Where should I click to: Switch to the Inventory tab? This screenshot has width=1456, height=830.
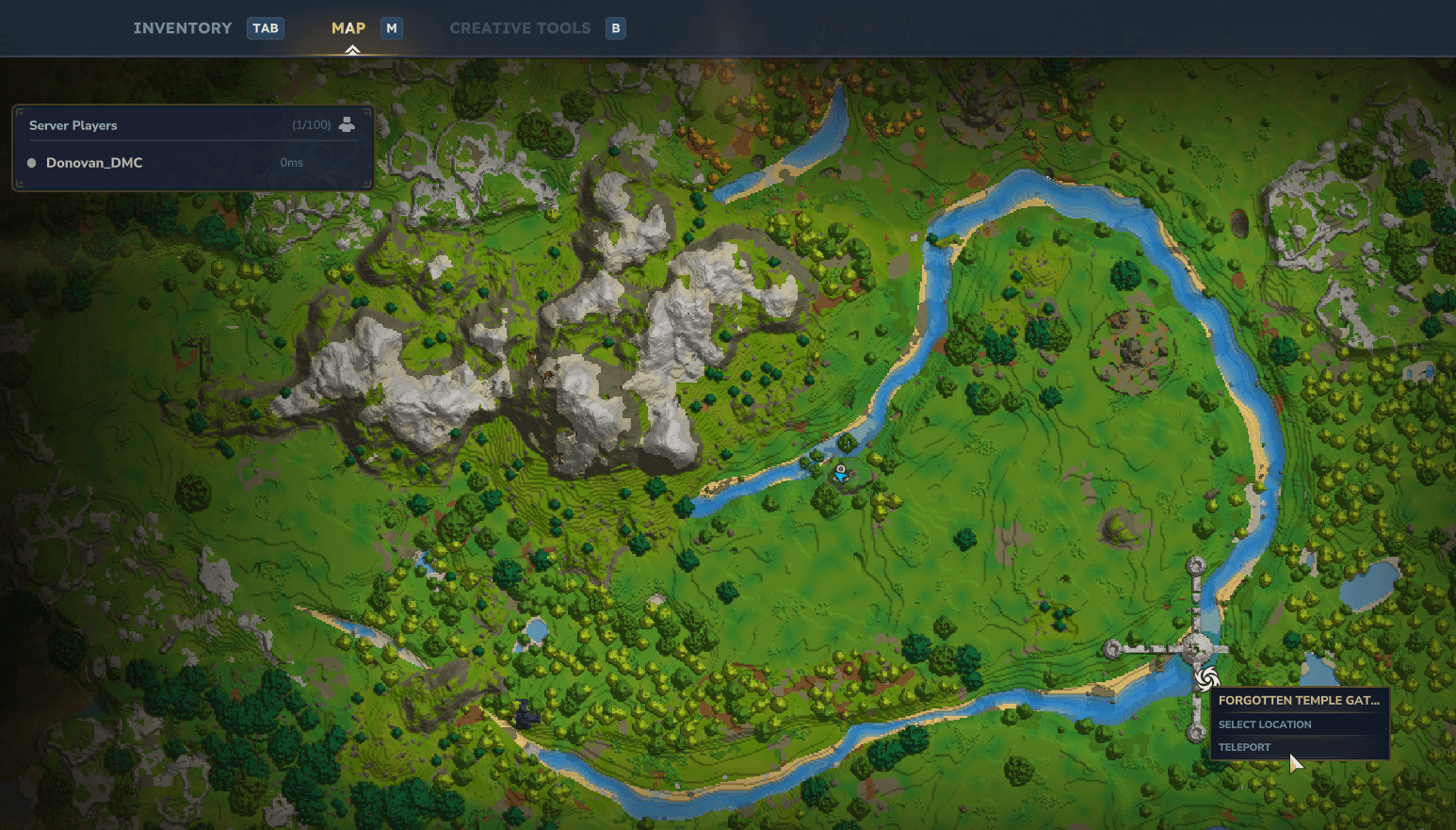tap(183, 28)
